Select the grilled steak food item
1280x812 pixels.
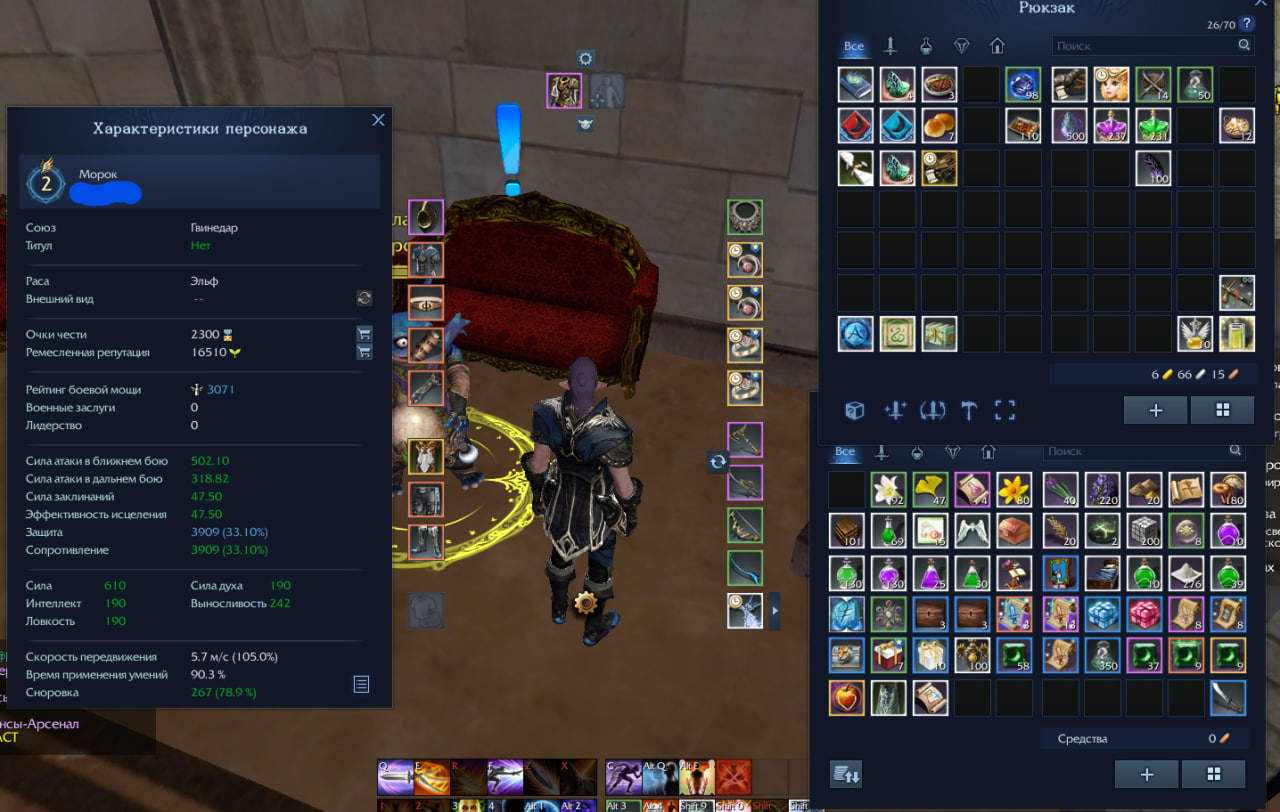point(939,85)
